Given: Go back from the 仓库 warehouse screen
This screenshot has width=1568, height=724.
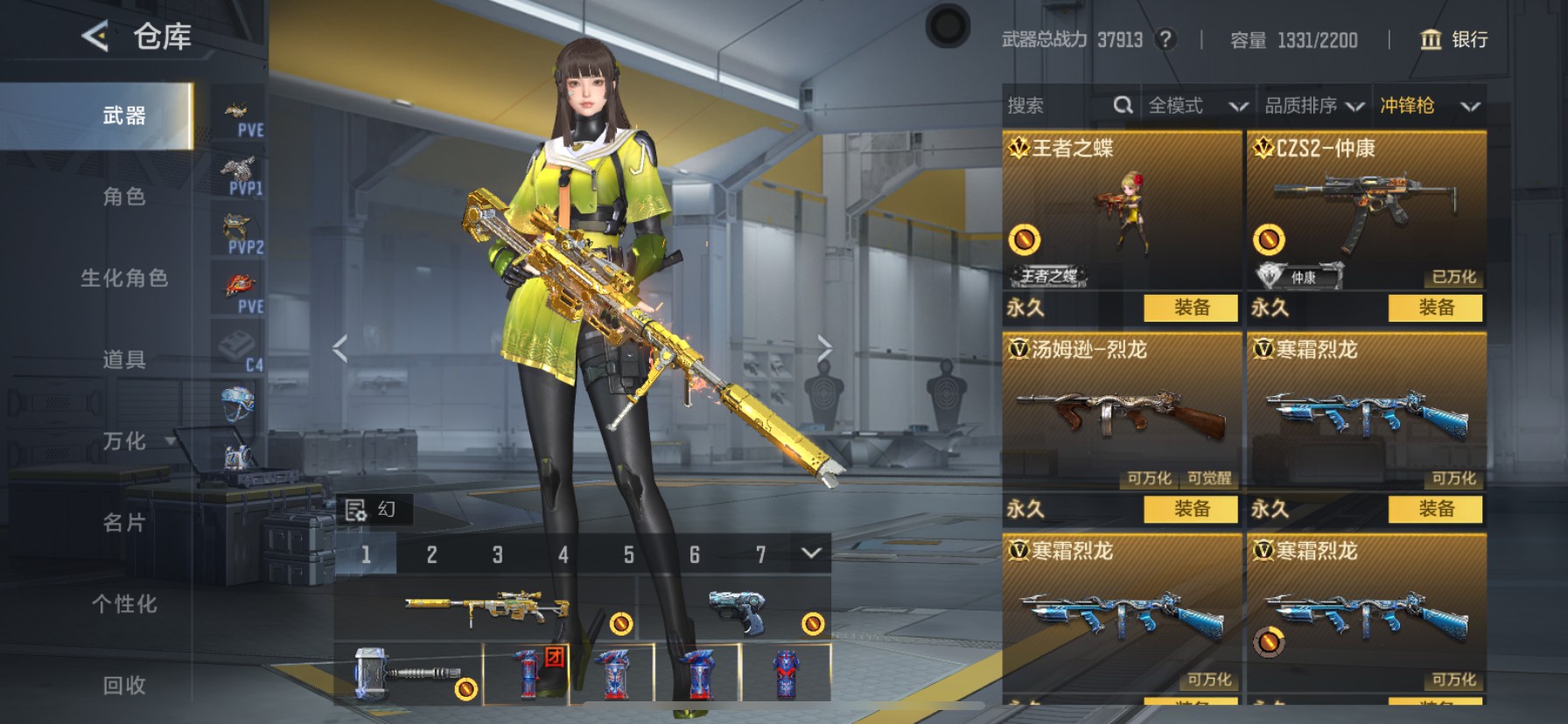Looking at the screenshot, I should 95,37.
